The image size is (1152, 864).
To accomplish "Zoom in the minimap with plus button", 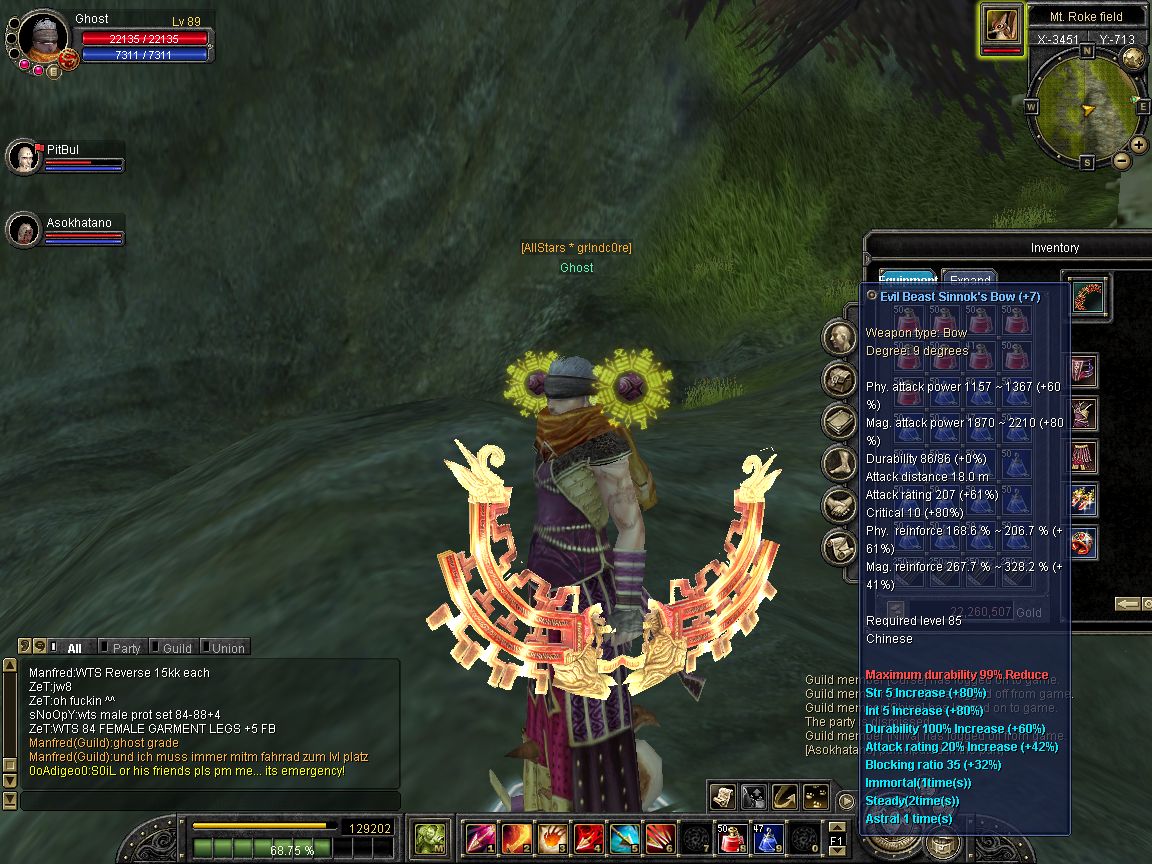I will tap(1139, 145).
